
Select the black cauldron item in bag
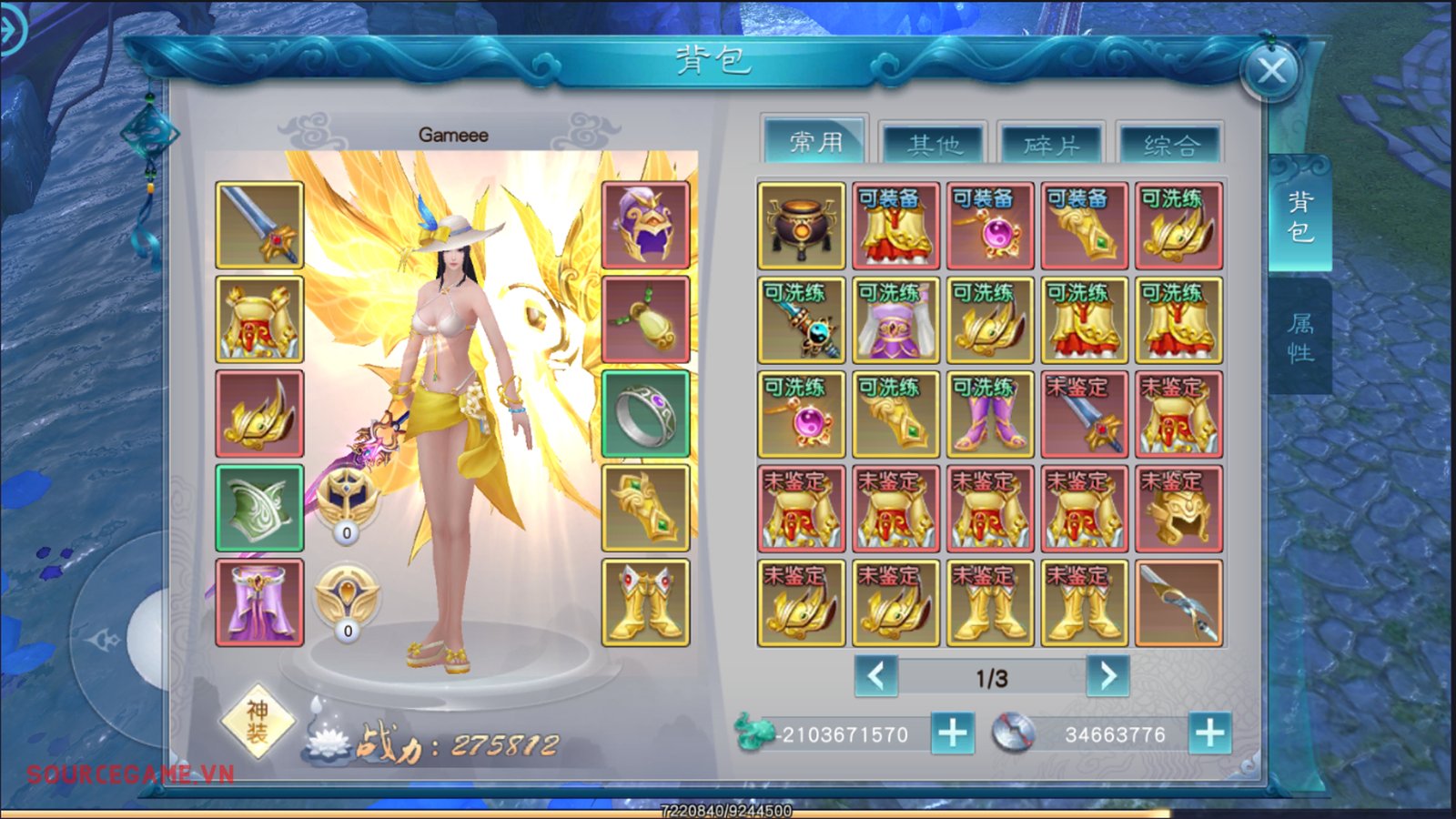pyautogui.click(x=801, y=225)
